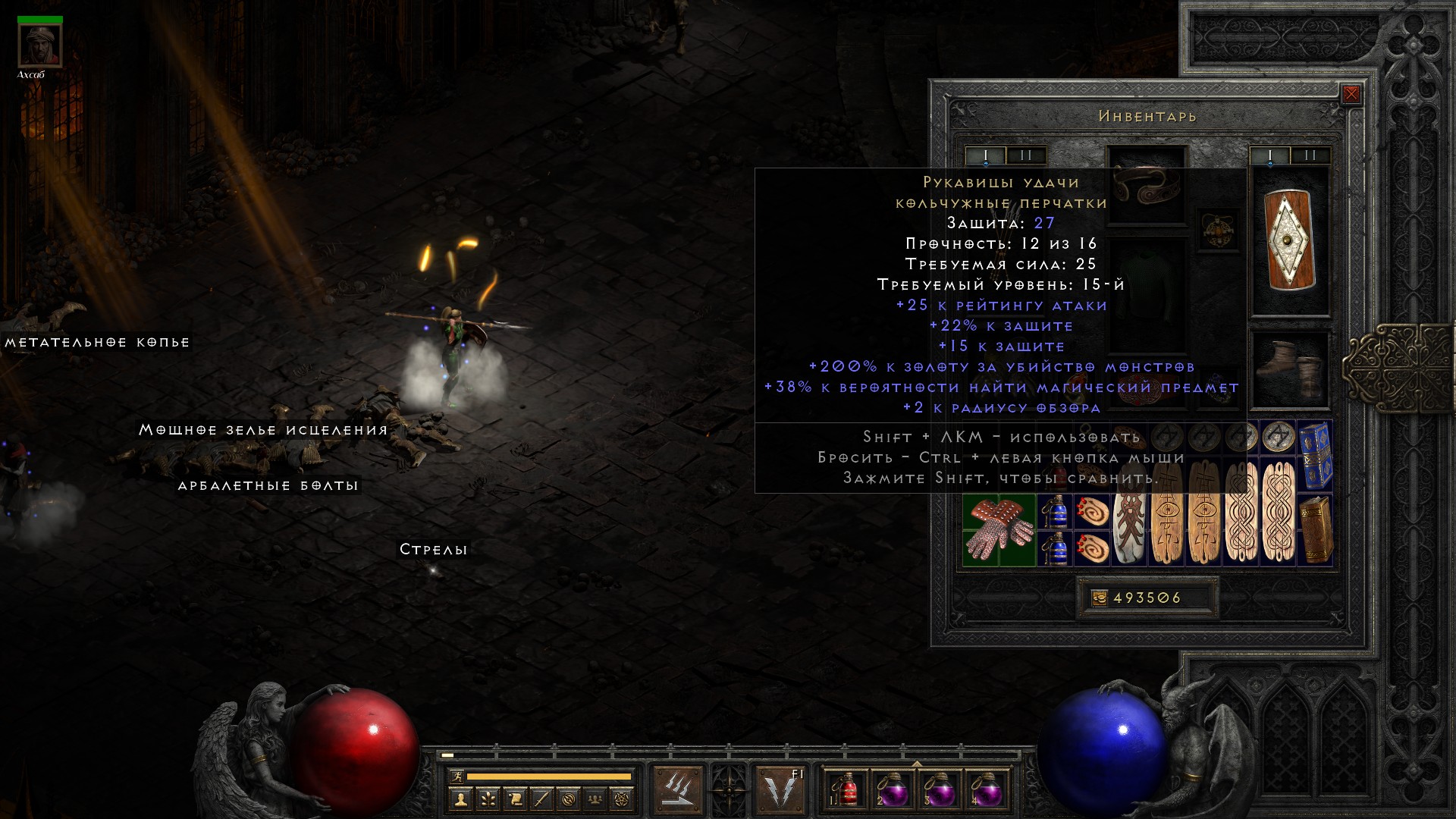Close the inventory panel with the red X
This screenshot has height=819, width=1456.
click(x=1351, y=95)
